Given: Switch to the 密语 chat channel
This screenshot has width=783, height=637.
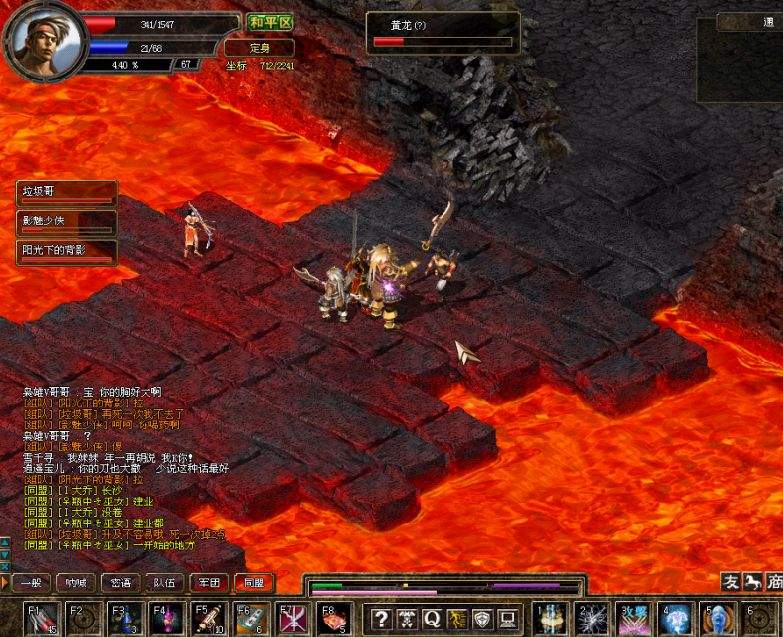Looking at the screenshot, I should coord(121,582).
